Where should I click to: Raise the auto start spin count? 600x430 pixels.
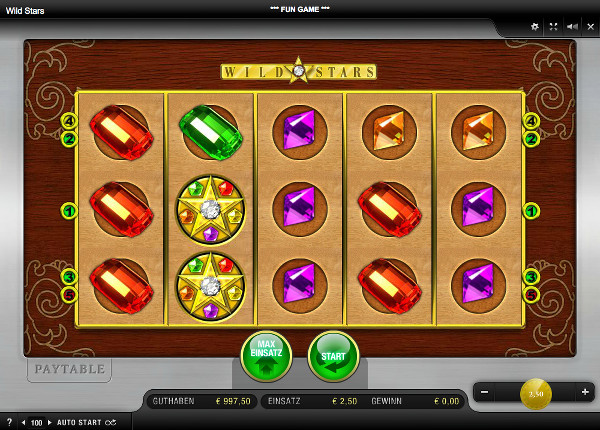[51, 422]
